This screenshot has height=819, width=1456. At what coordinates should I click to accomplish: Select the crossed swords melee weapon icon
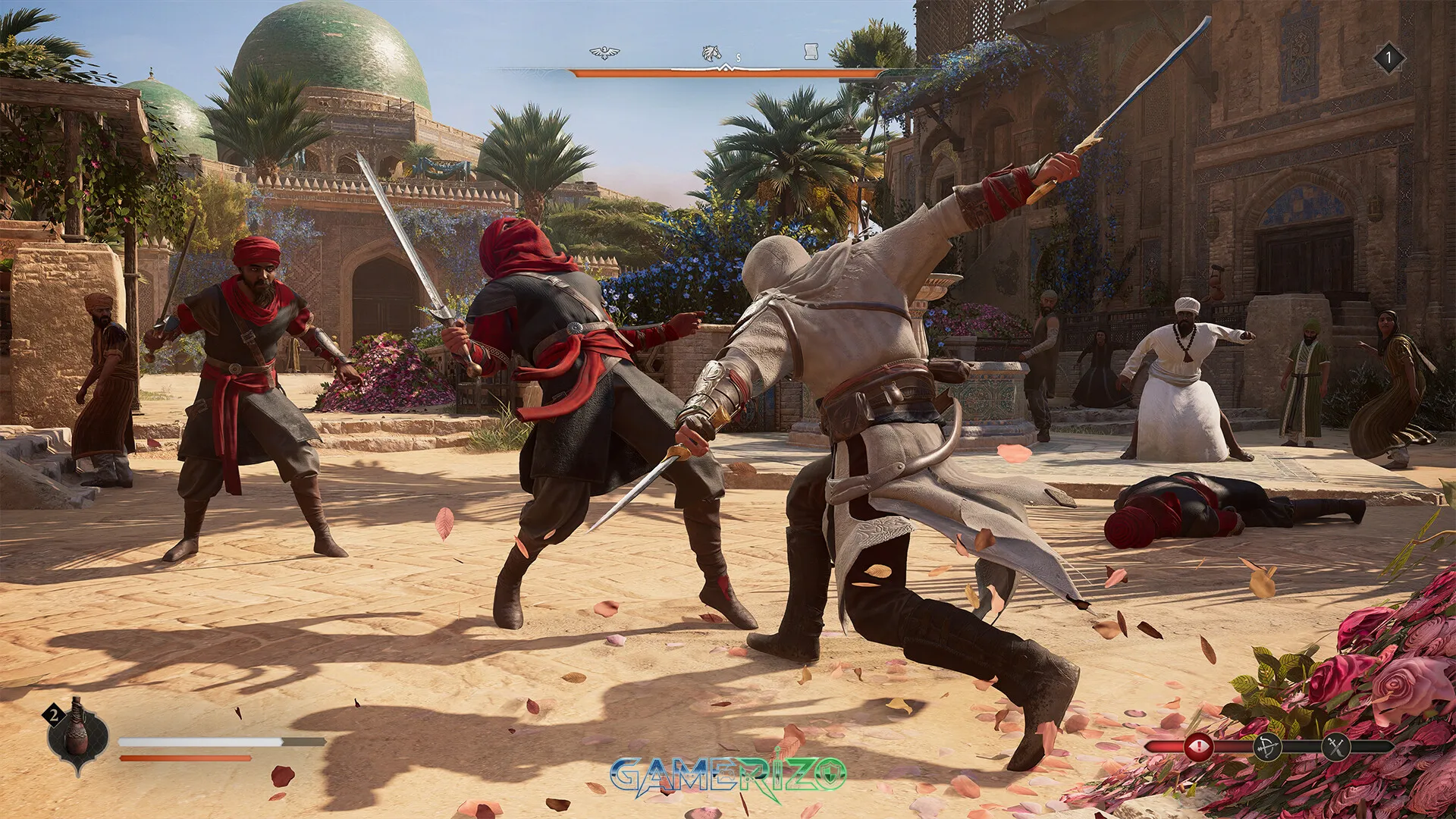click(x=1336, y=748)
